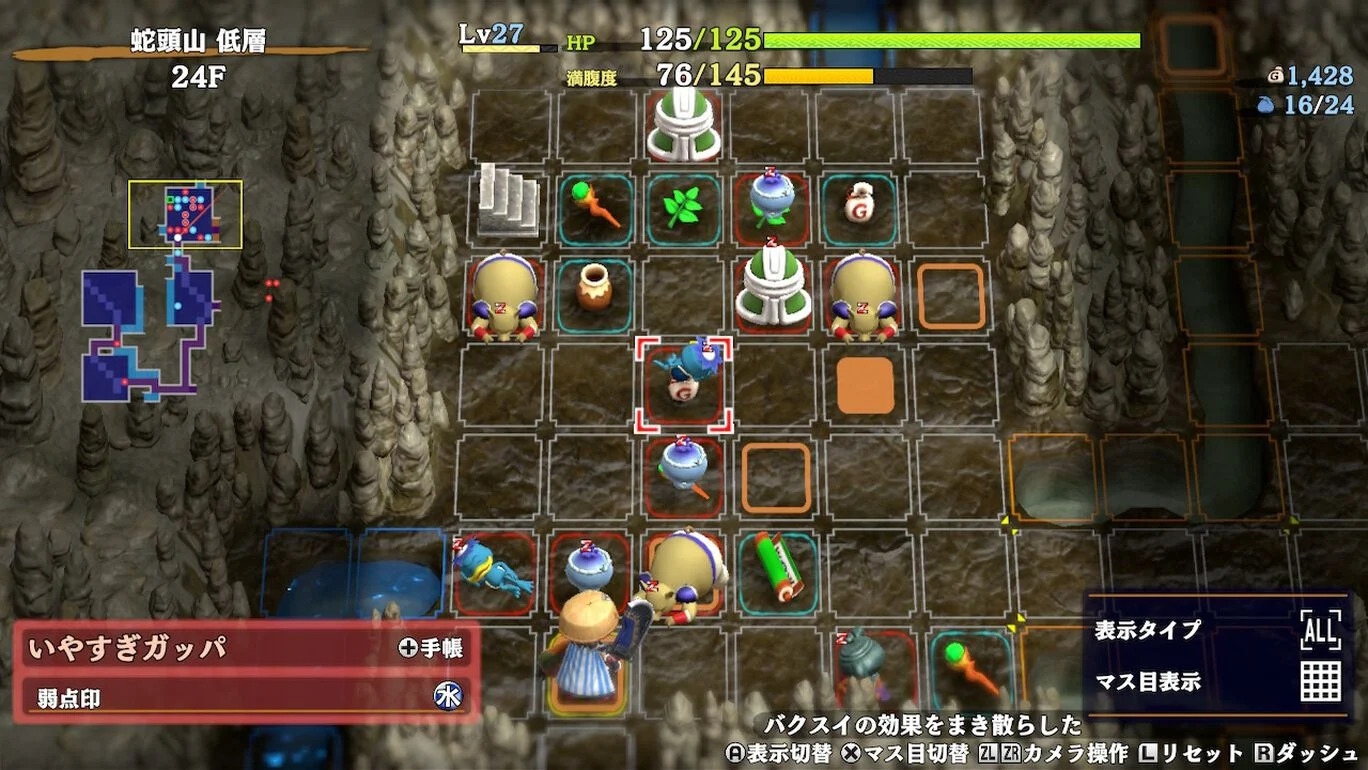Pick the brown pot item tile
Image resolution: width=1368 pixels, height=770 pixels.
click(x=595, y=292)
